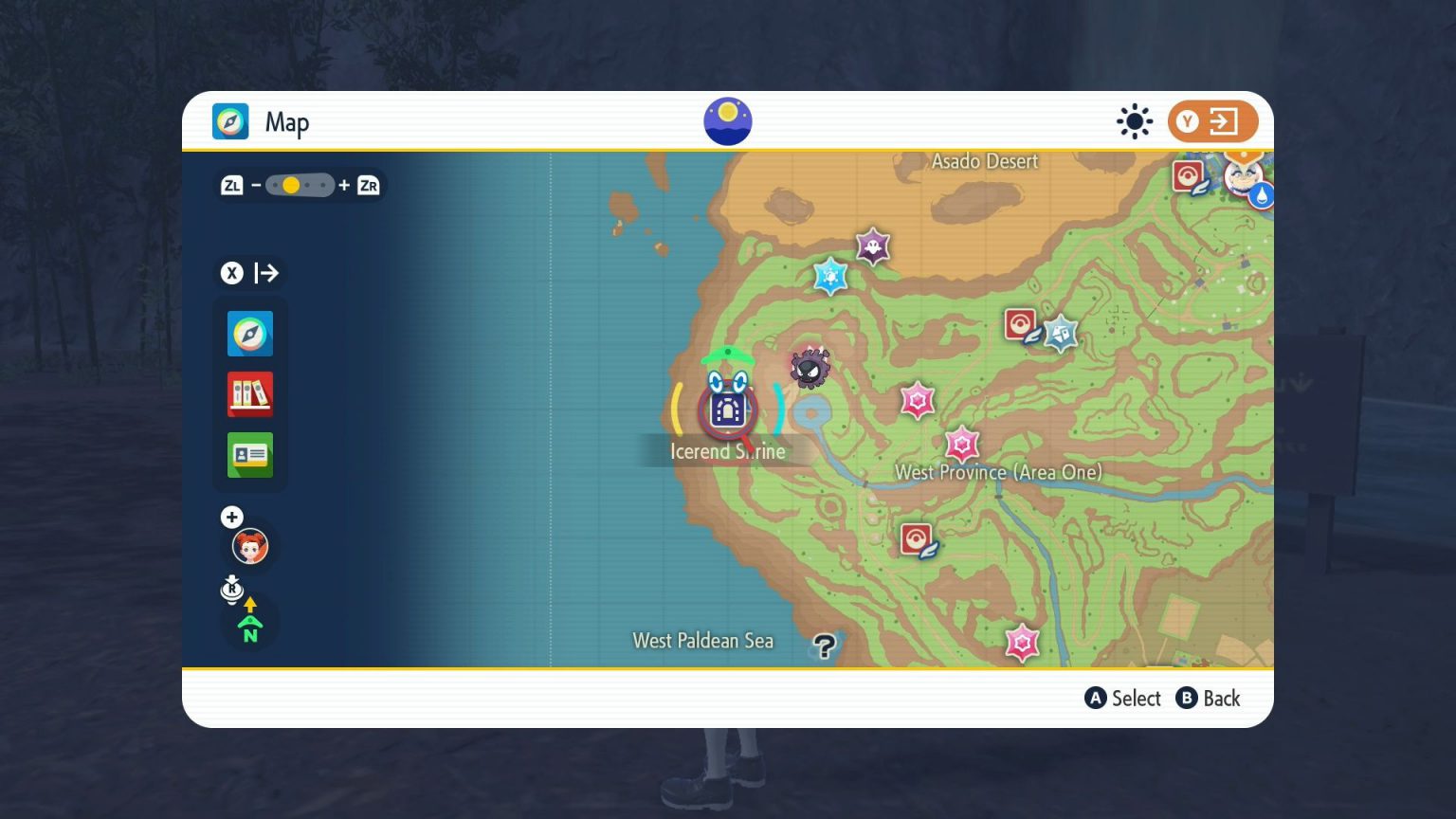Viewport: 1456px width, 819px height.
Task: Click the Pokémon Center icon in West Province
Action: coord(915,536)
